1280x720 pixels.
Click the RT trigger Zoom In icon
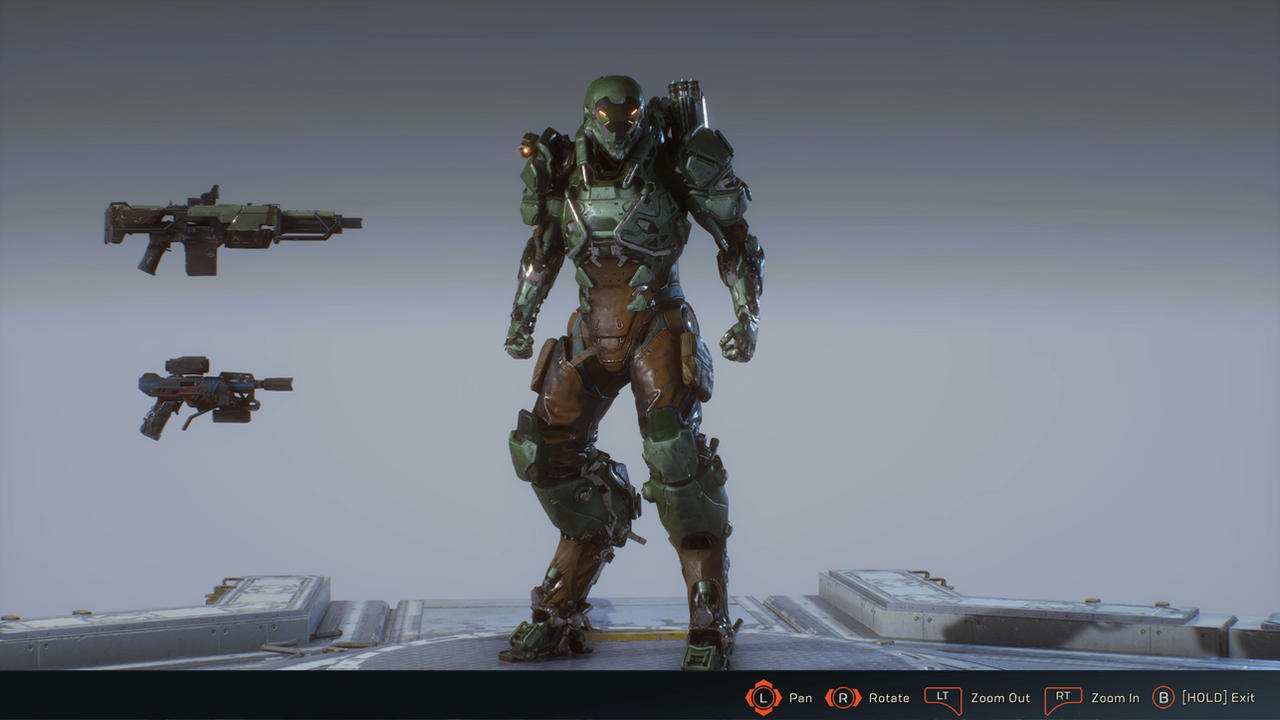(1063, 698)
